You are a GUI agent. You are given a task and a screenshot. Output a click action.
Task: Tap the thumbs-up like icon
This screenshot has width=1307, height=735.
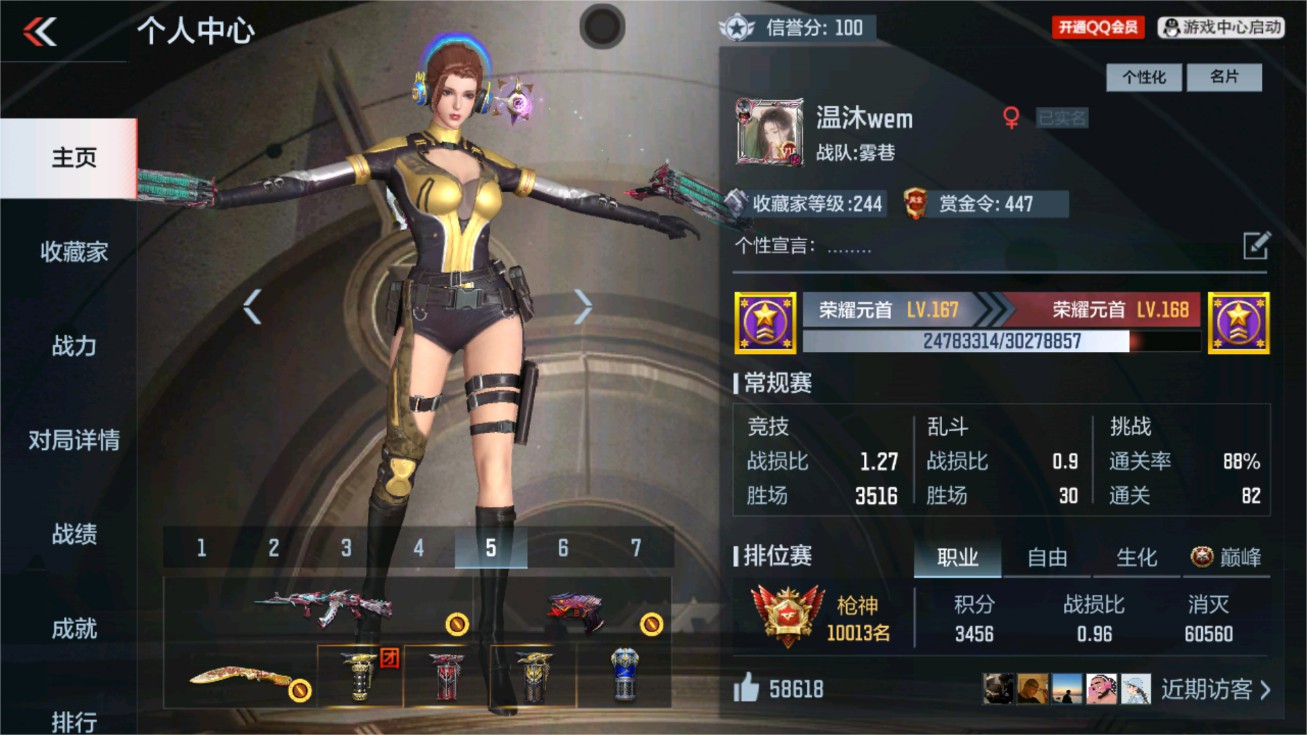[x=747, y=689]
